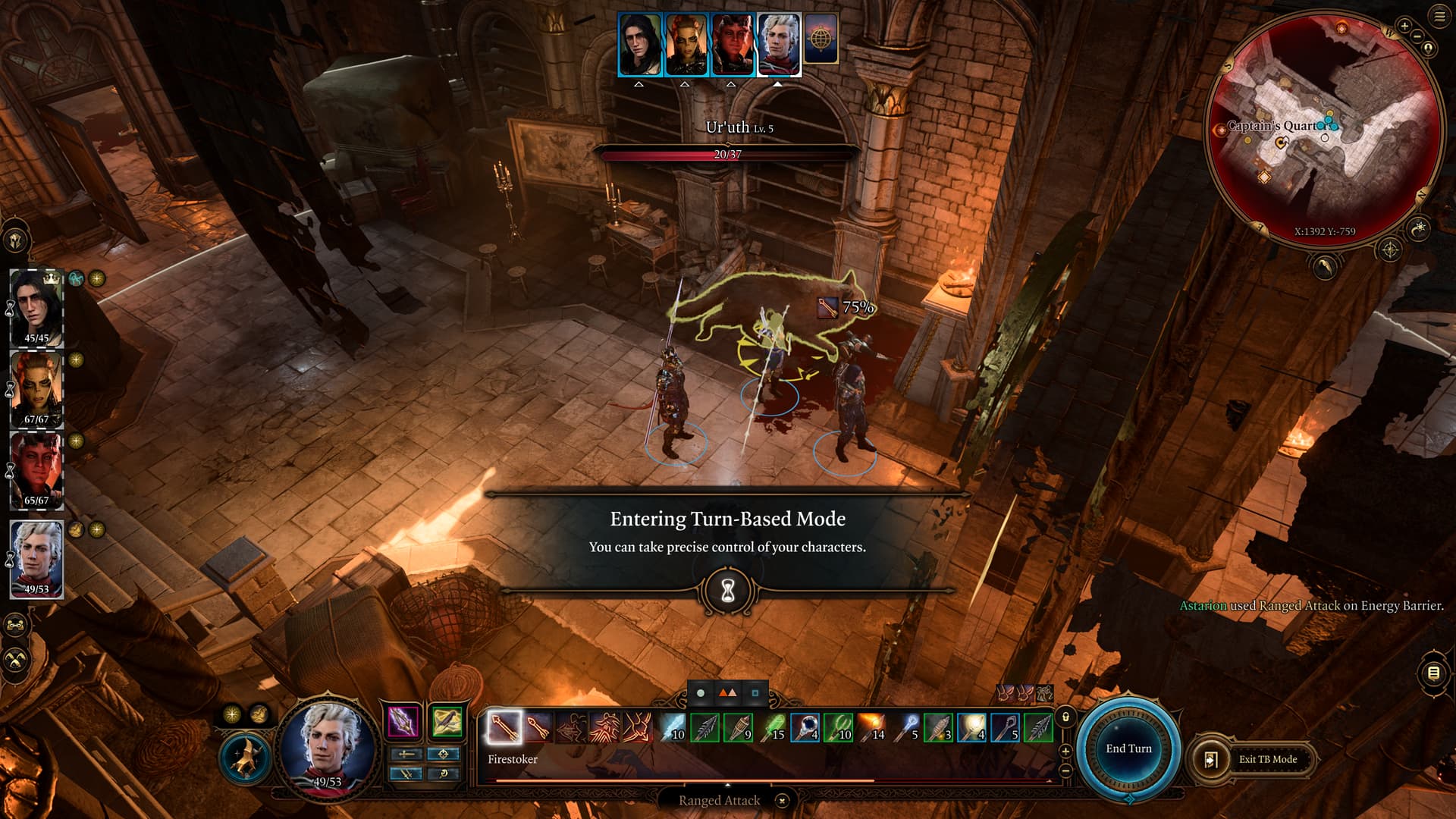Open the combat log button

click(1433, 673)
